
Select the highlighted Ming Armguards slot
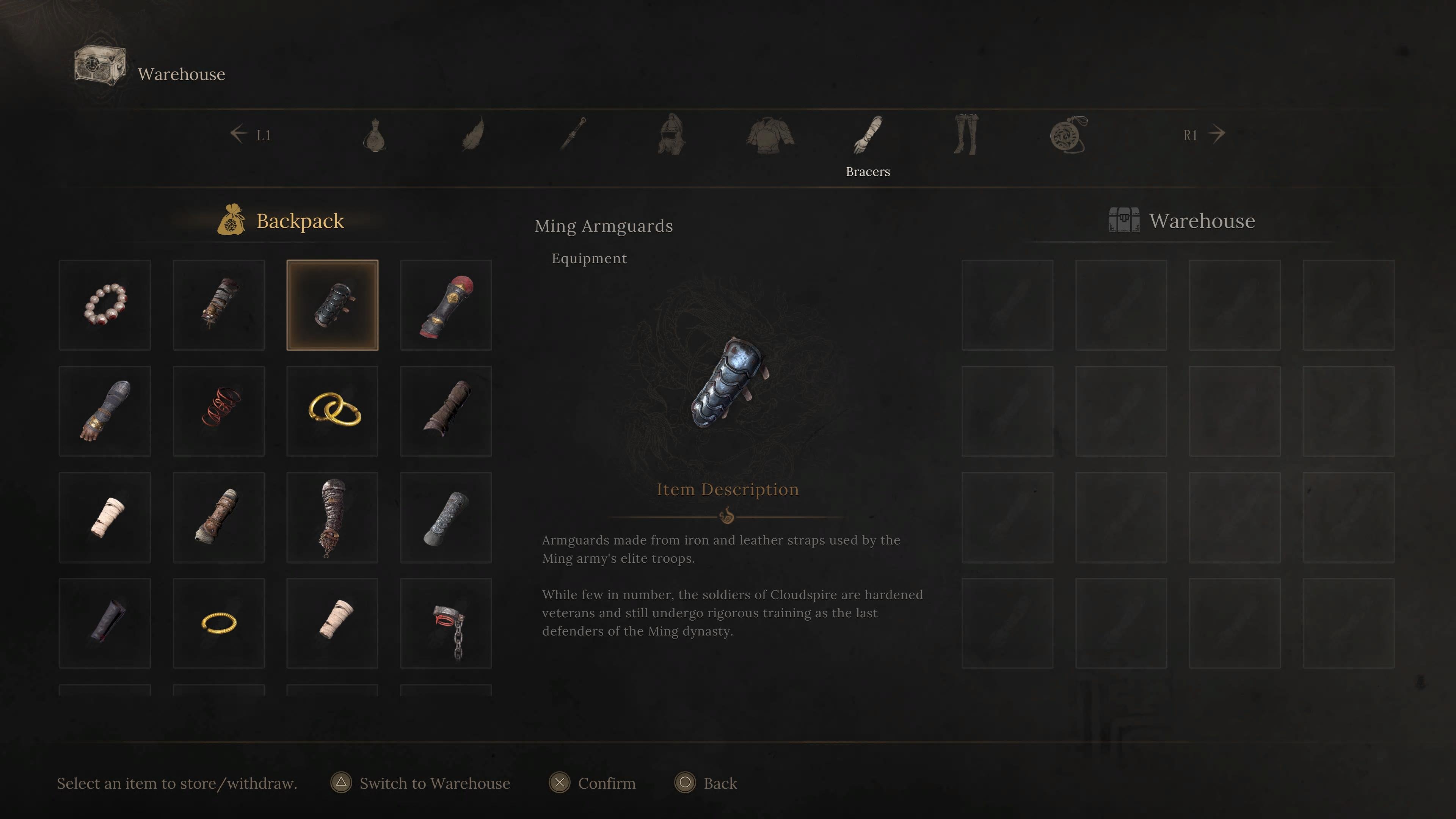tap(333, 305)
